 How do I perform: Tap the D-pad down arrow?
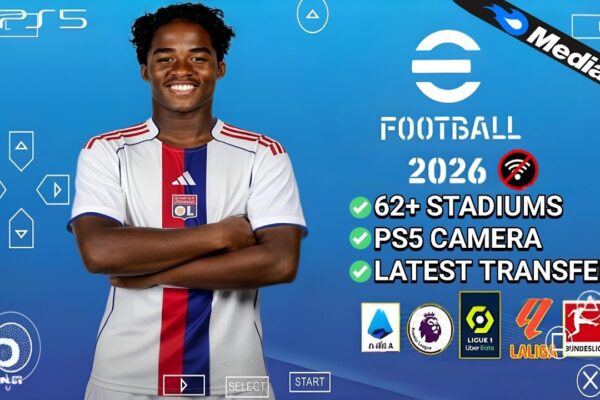point(21,228)
